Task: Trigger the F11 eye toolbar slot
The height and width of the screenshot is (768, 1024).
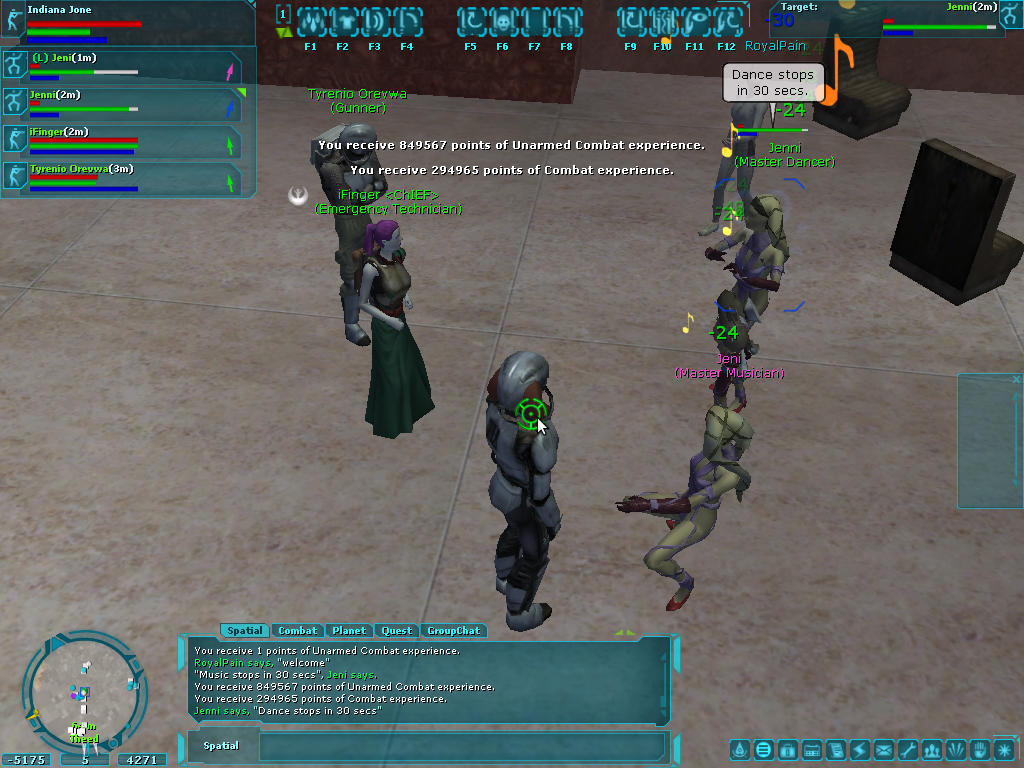Action: click(x=694, y=21)
